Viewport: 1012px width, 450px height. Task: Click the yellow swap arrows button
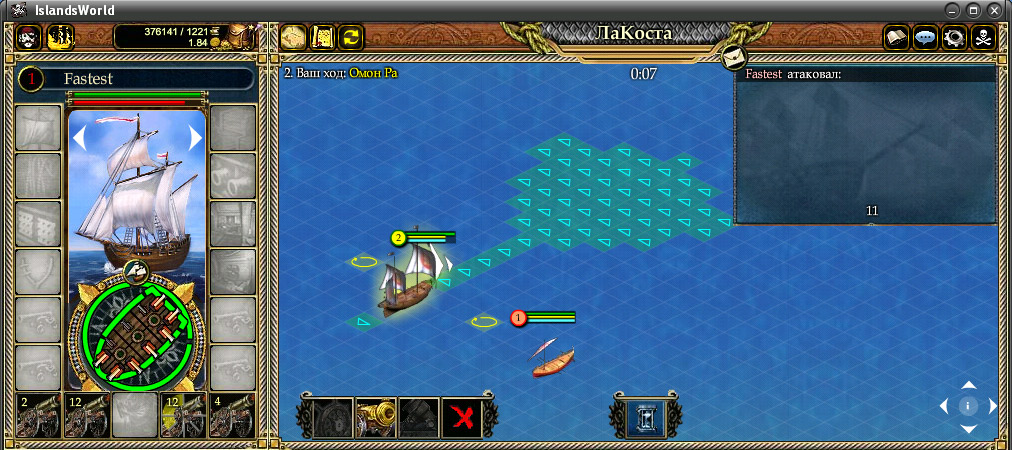click(x=351, y=37)
